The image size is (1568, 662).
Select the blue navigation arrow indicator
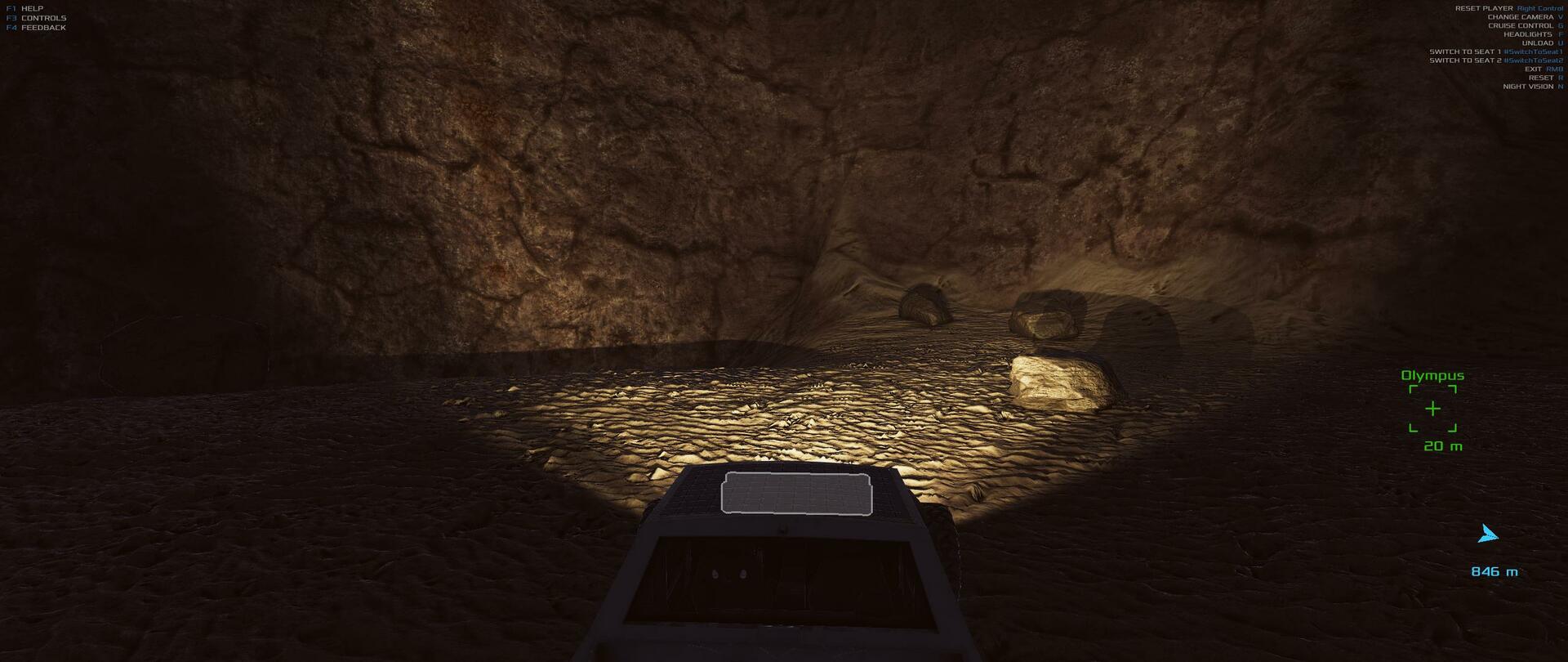coord(1488,535)
